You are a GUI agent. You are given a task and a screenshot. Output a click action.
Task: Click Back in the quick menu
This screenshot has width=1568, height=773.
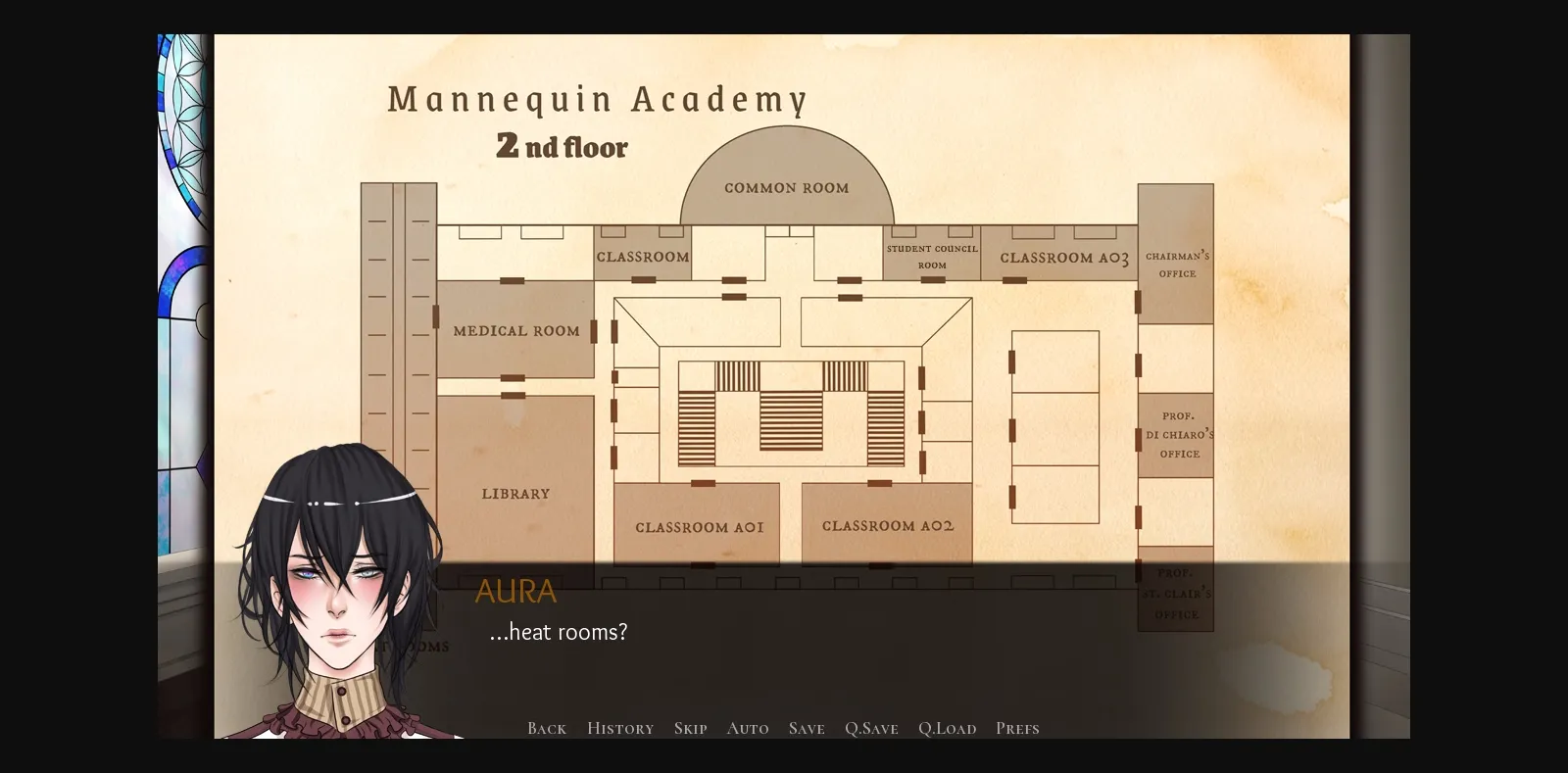pos(546,728)
